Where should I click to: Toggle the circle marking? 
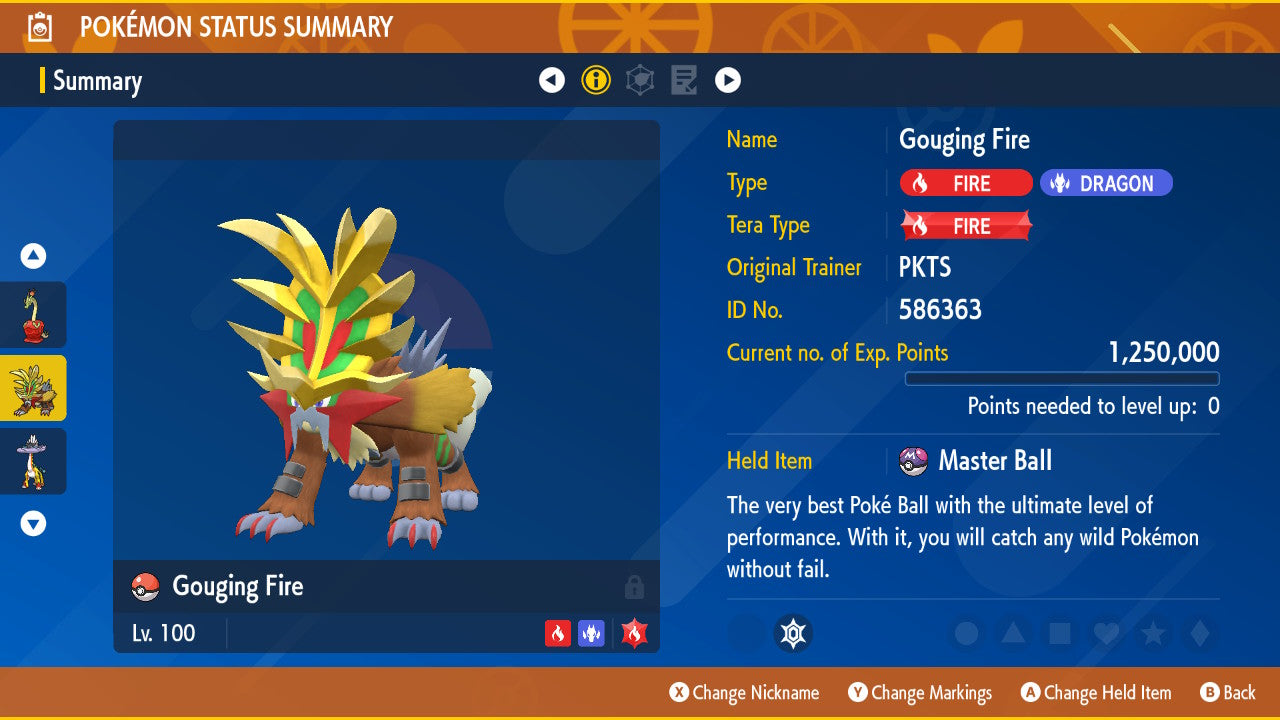(966, 634)
